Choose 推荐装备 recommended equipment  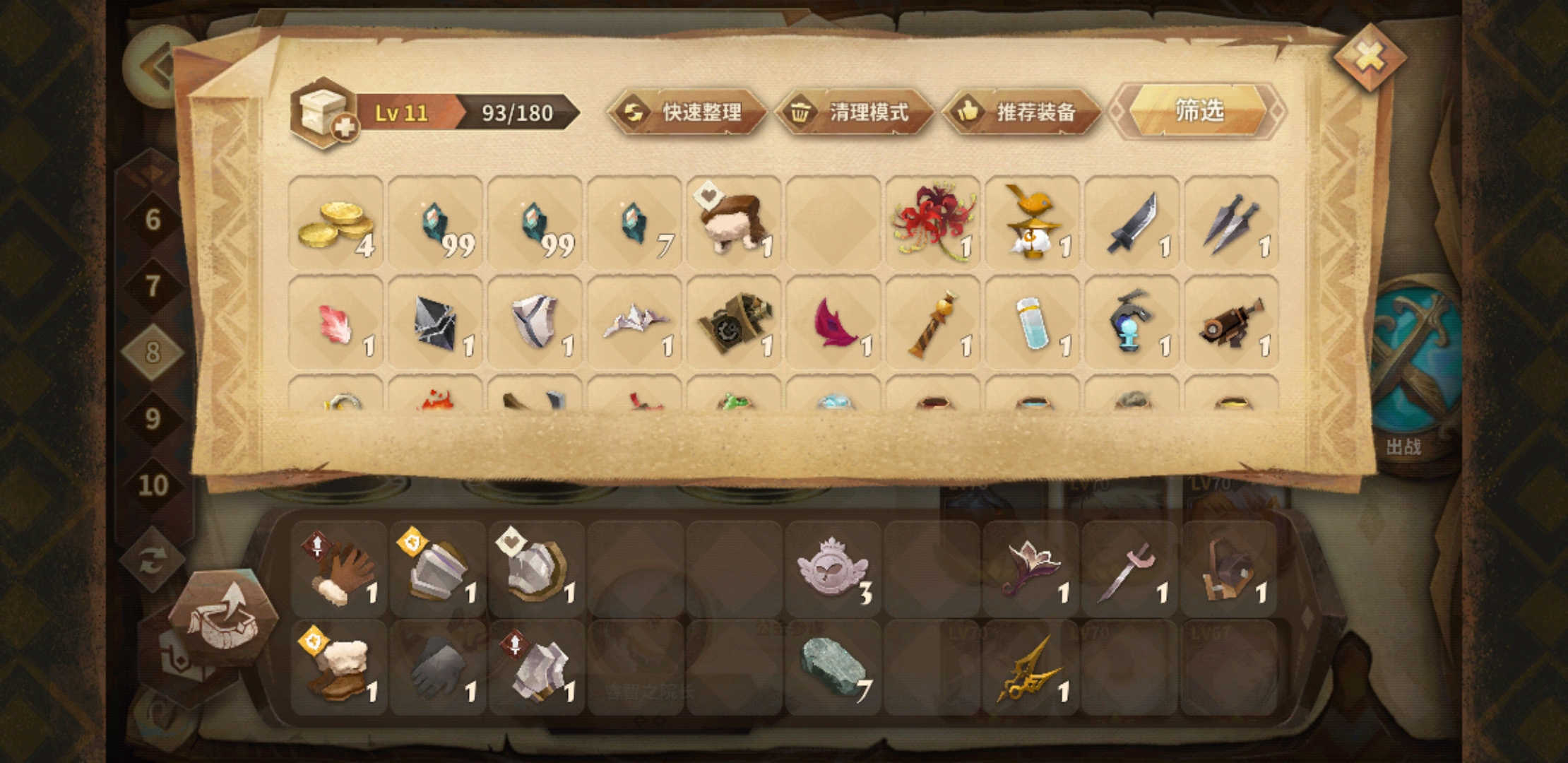pos(1022,112)
